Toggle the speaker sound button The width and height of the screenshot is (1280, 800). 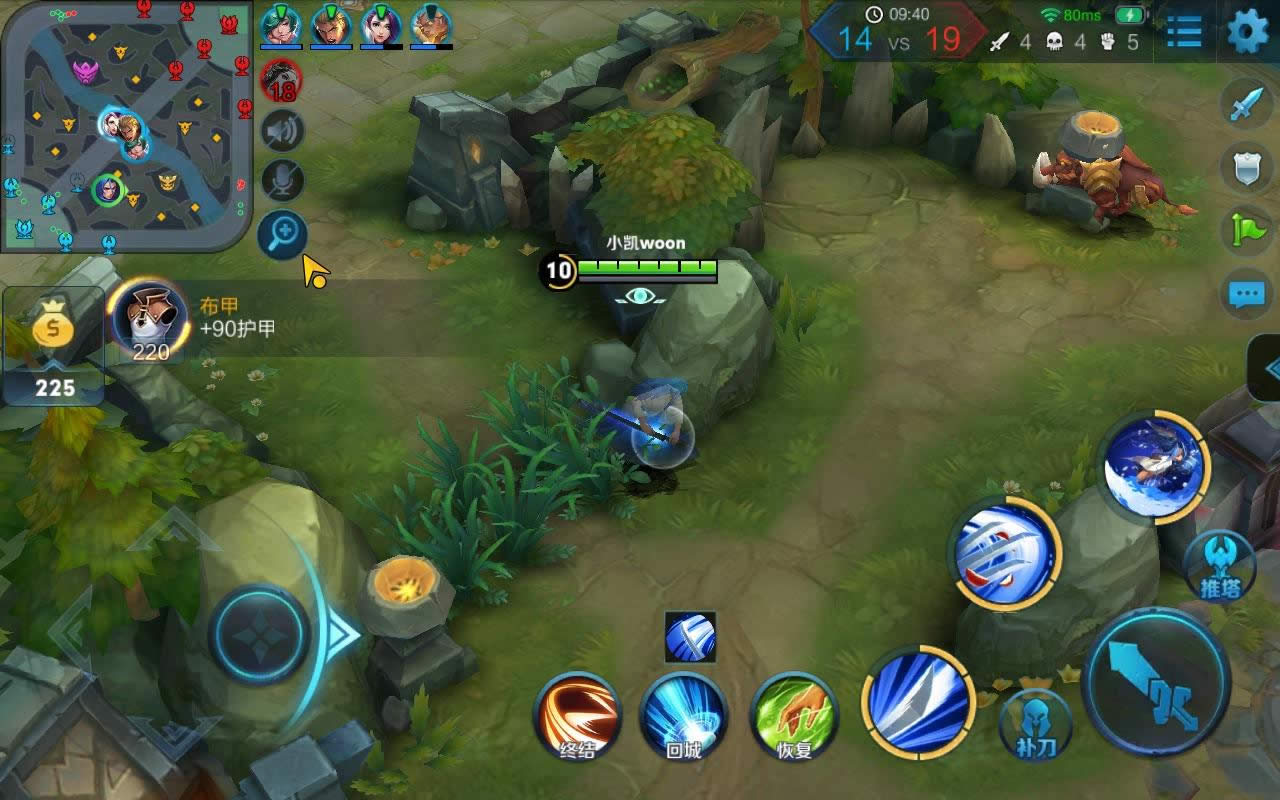(x=282, y=131)
